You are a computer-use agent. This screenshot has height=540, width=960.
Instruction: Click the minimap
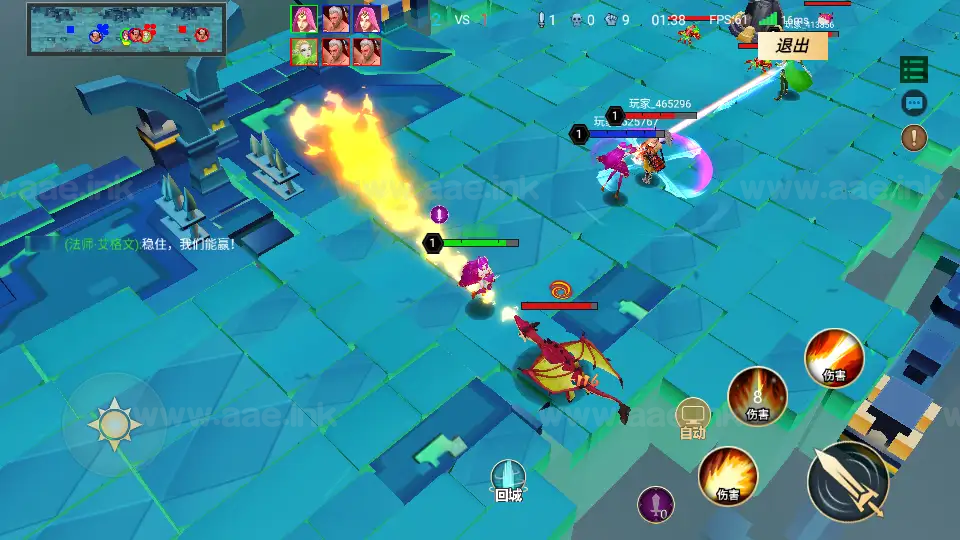(126, 30)
